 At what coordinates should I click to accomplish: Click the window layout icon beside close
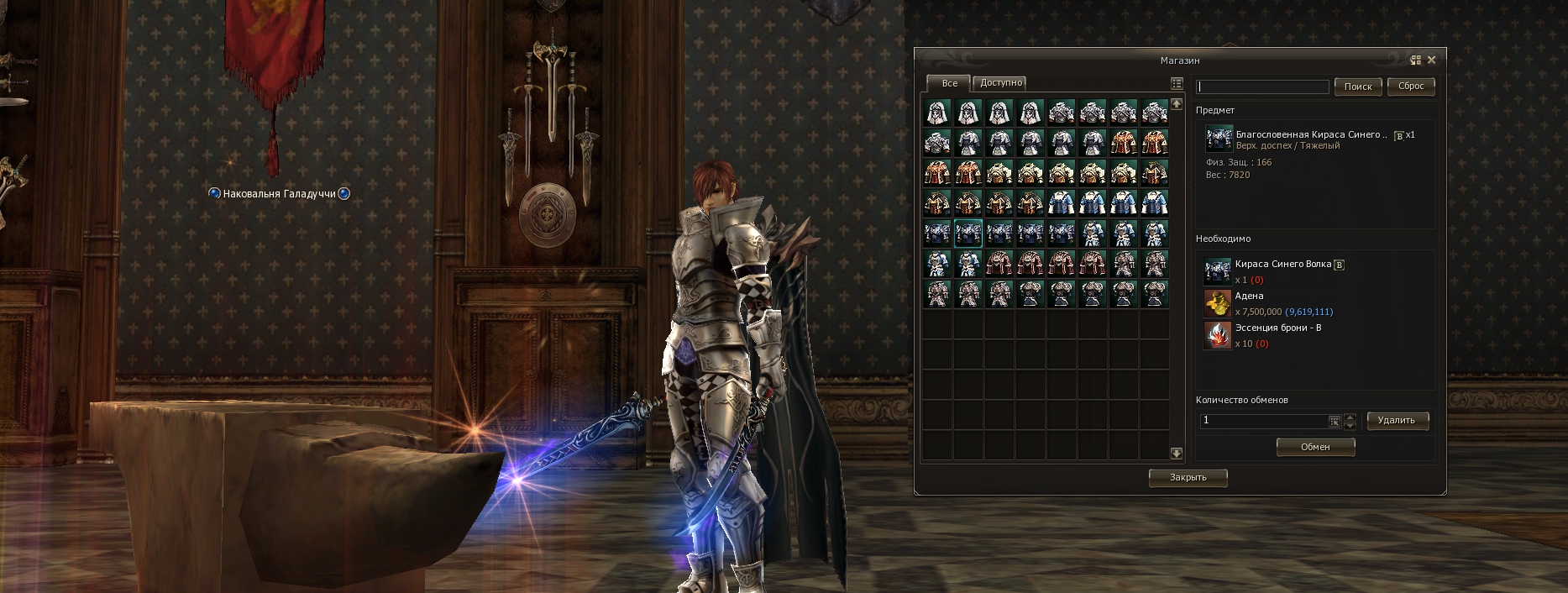pyautogui.click(x=1416, y=60)
